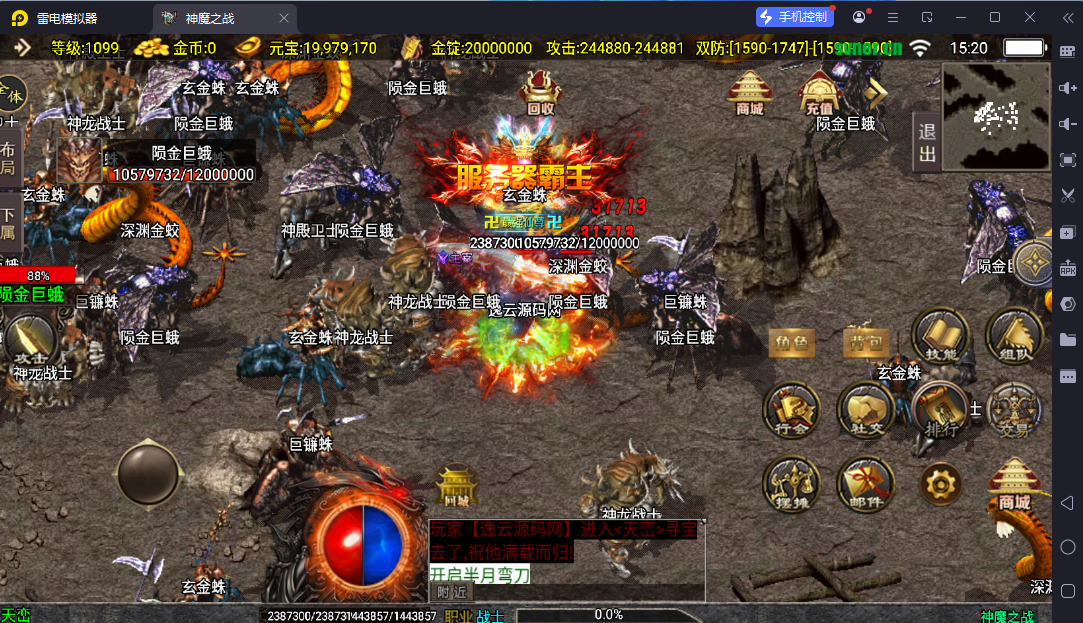Click the 手机控制 button in title bar
Screen dimensions: 1083x623
click(x=794, y=17)
